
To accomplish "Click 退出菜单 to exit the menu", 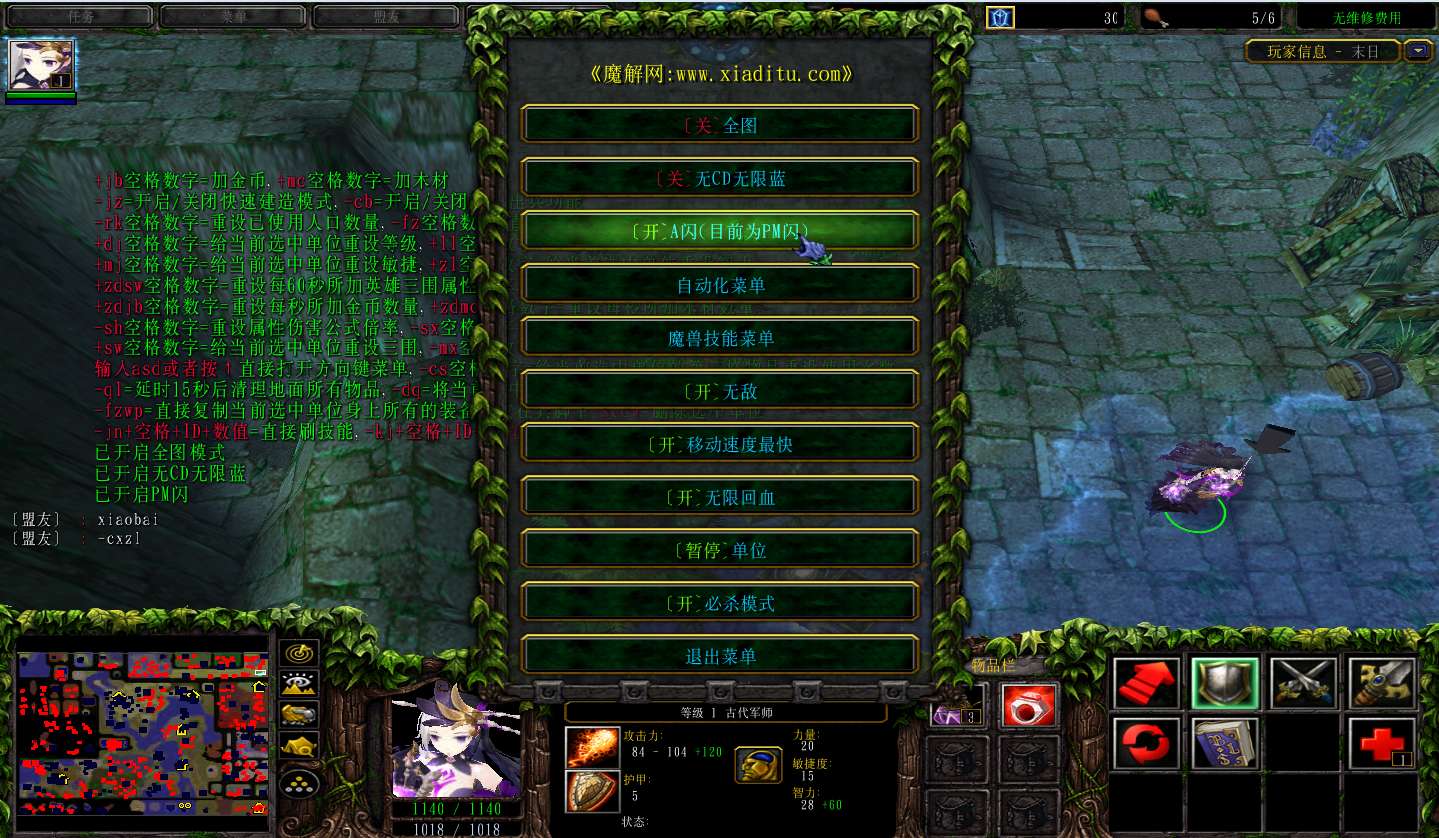I will tap(720, 655).
